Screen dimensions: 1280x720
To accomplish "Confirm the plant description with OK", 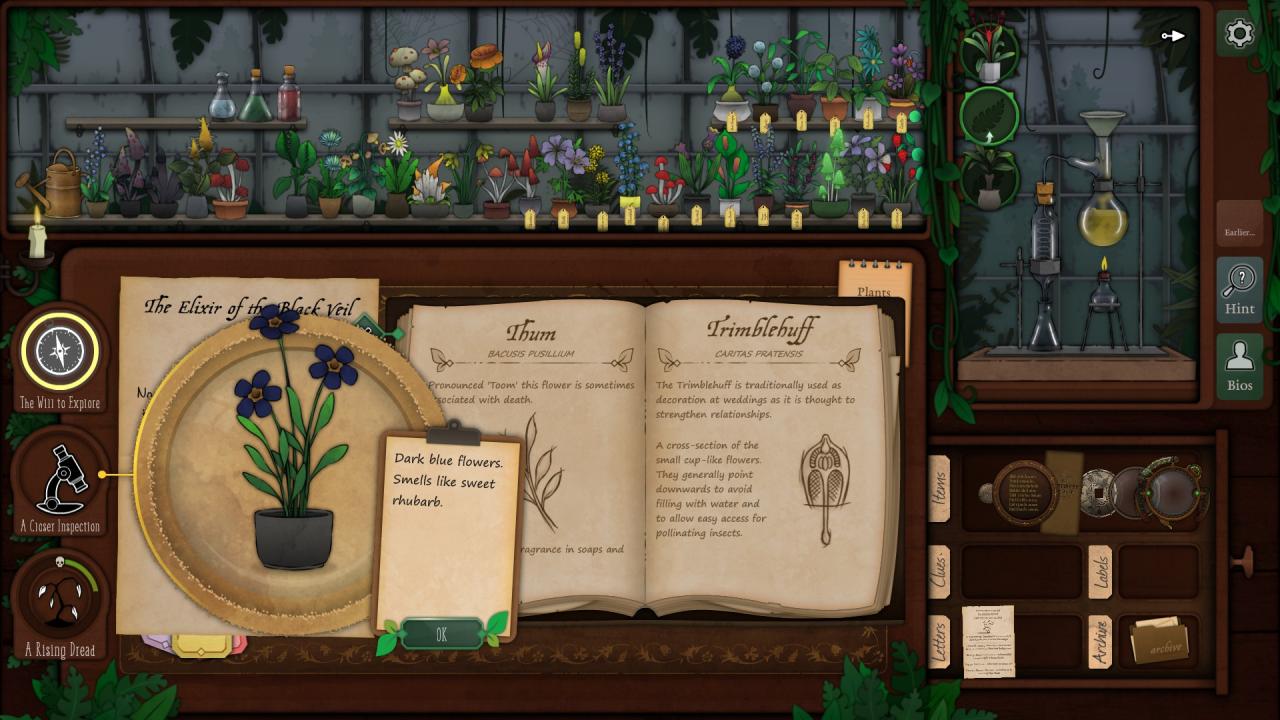I will [x=441, y=634].
